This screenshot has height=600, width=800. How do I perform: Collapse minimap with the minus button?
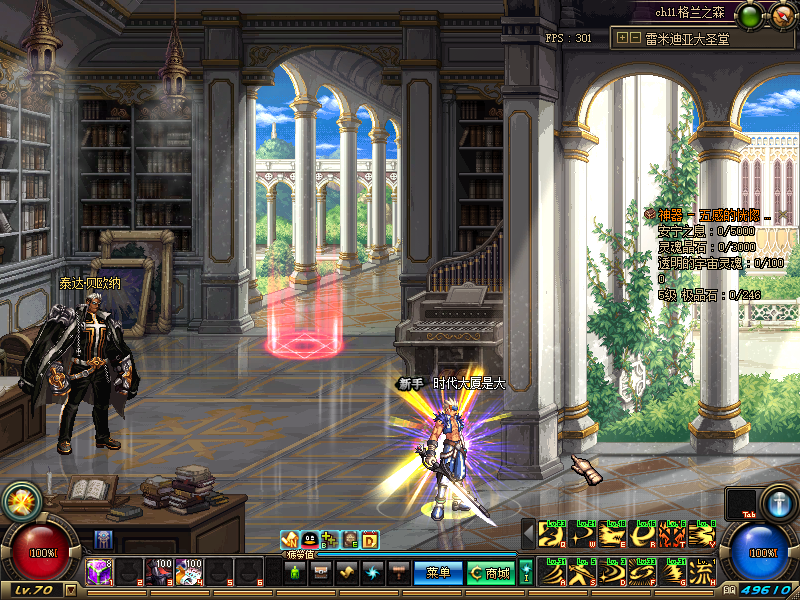pos(635,38)
